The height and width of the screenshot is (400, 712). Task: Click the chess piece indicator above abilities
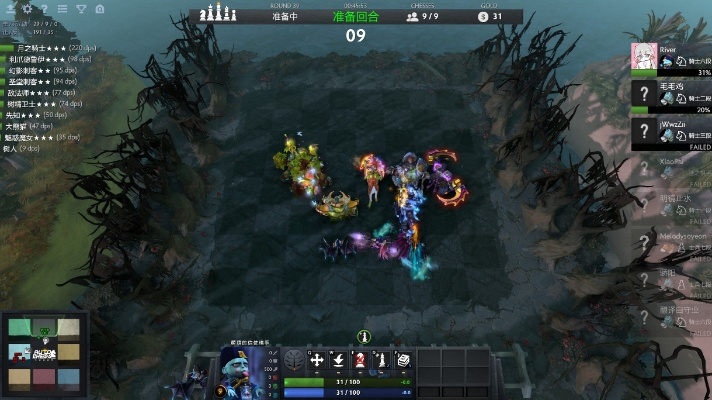(x=364, y=337)
